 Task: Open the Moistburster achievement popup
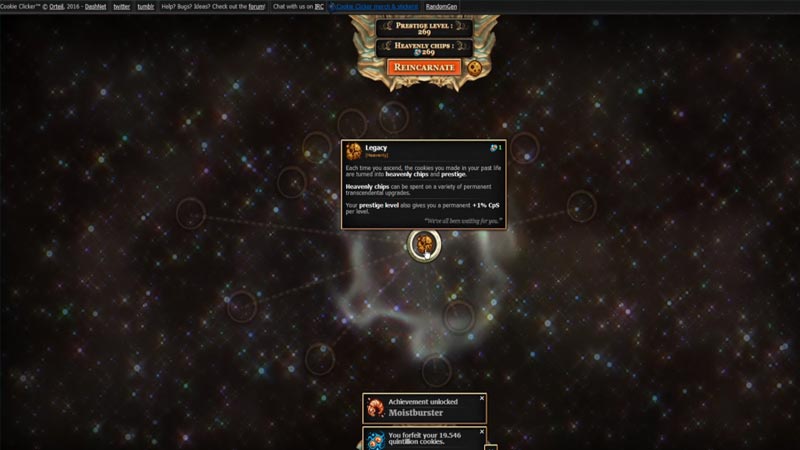point(424,407)
